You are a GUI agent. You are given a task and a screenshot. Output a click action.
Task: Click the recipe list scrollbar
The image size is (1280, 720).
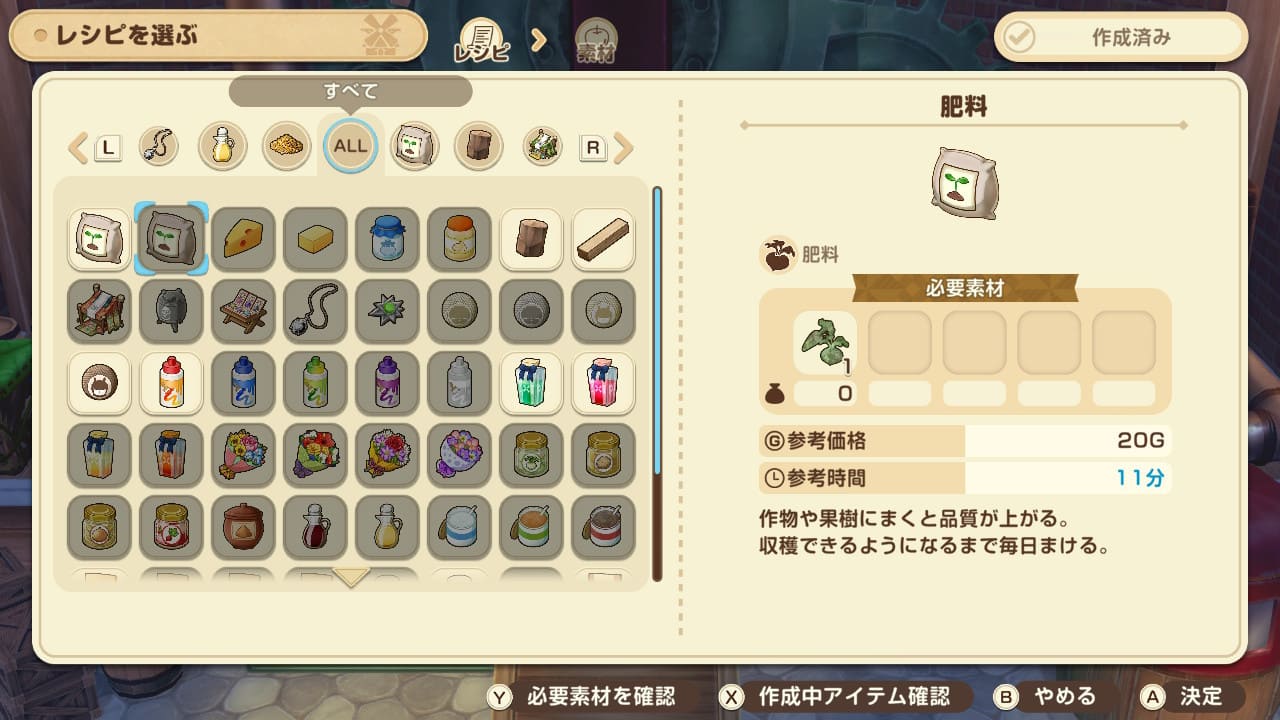point(657,380)
